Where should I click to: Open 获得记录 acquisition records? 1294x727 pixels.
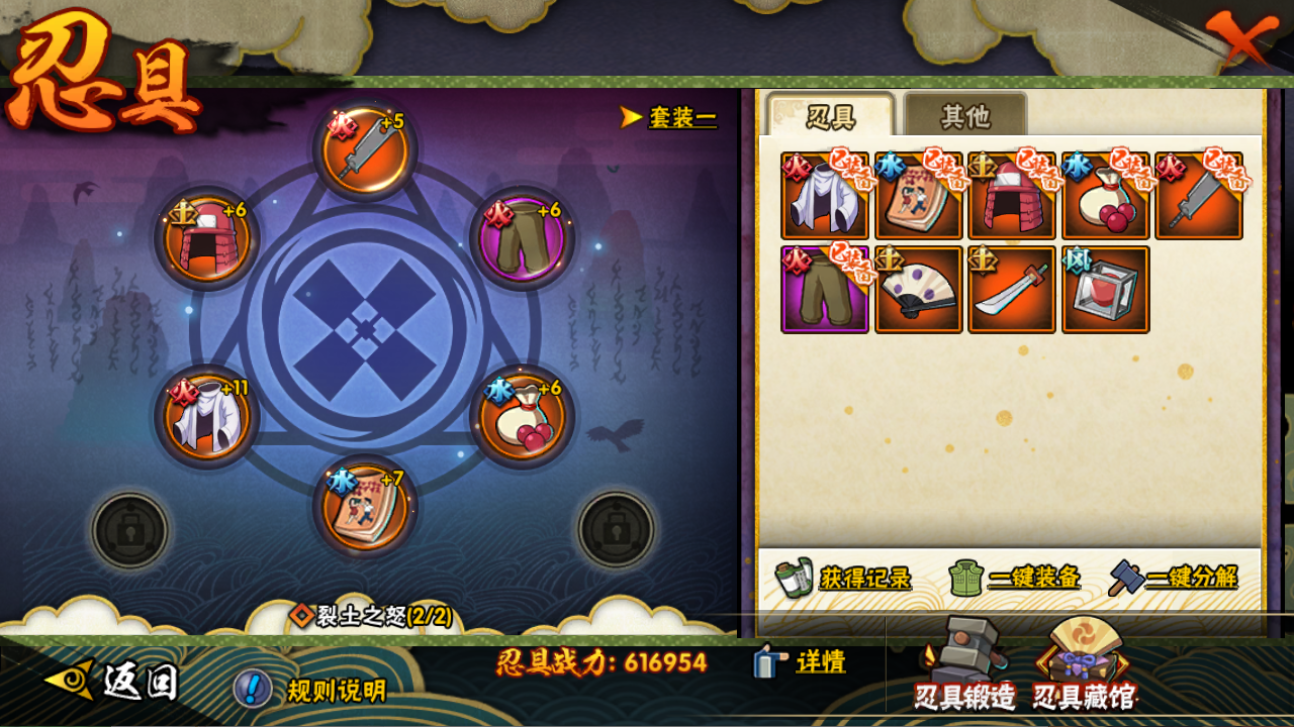click(843, 577)
